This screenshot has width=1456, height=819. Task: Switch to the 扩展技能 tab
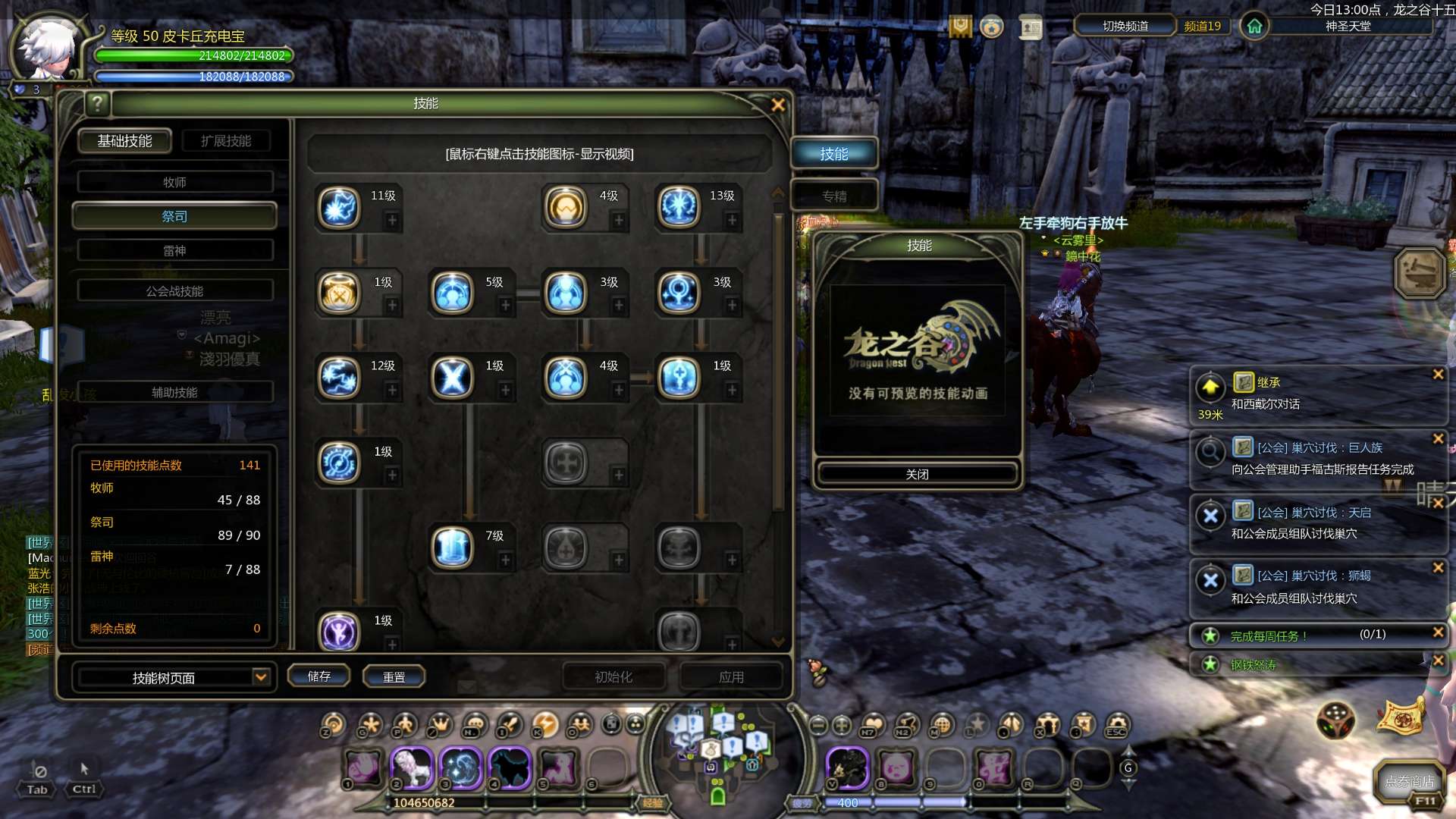point(226,141)
